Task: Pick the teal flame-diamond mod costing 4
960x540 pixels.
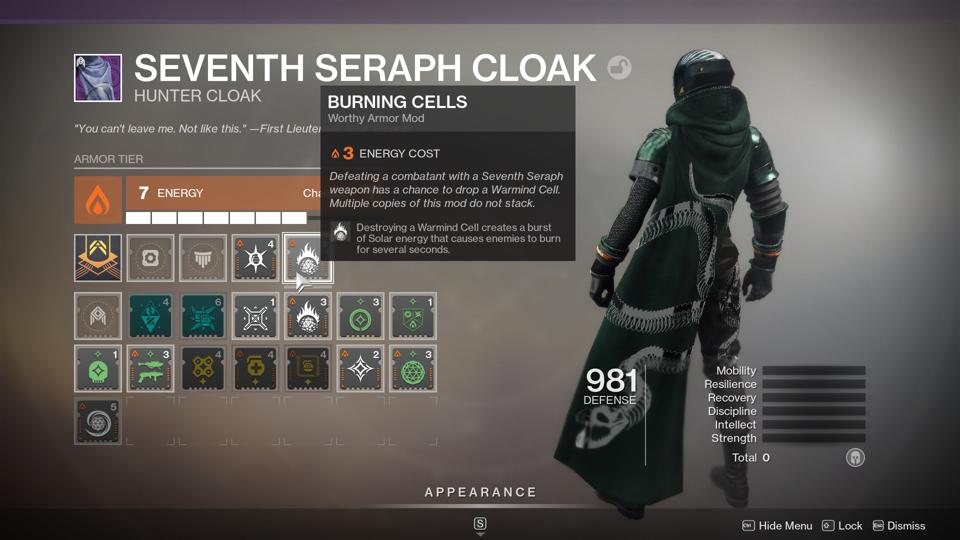Action: (x=150, y=316)
